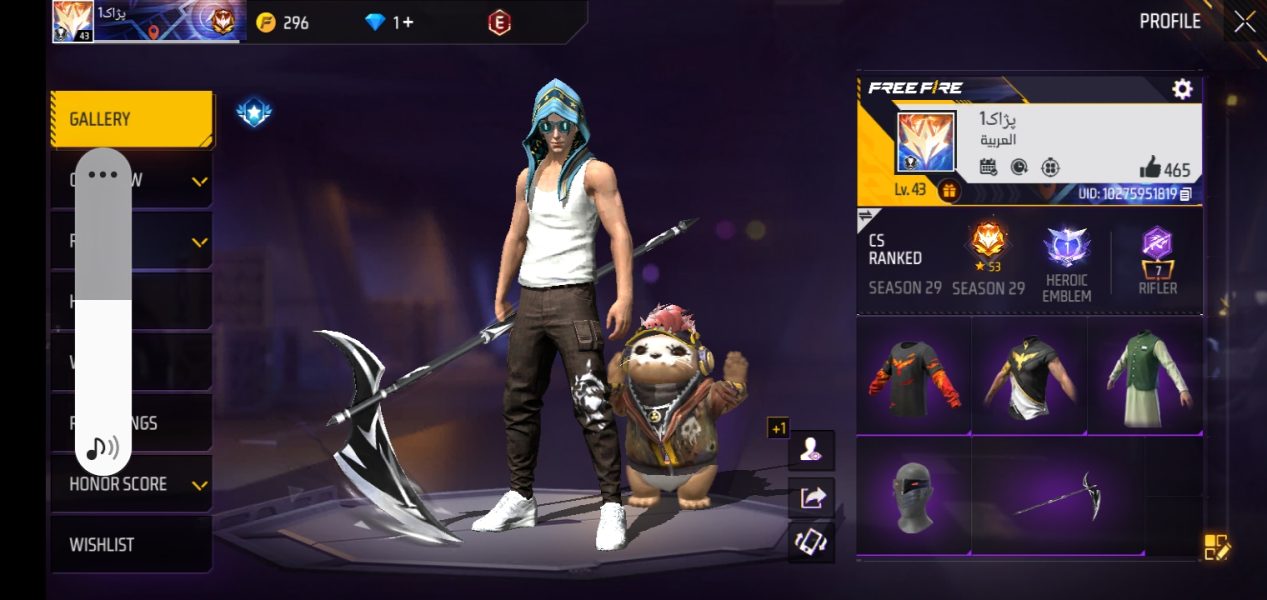Open the gift icon beside Lv. 43
Image resolution: width=1267 pixels, height=600 pixels.
coord(949,190)
